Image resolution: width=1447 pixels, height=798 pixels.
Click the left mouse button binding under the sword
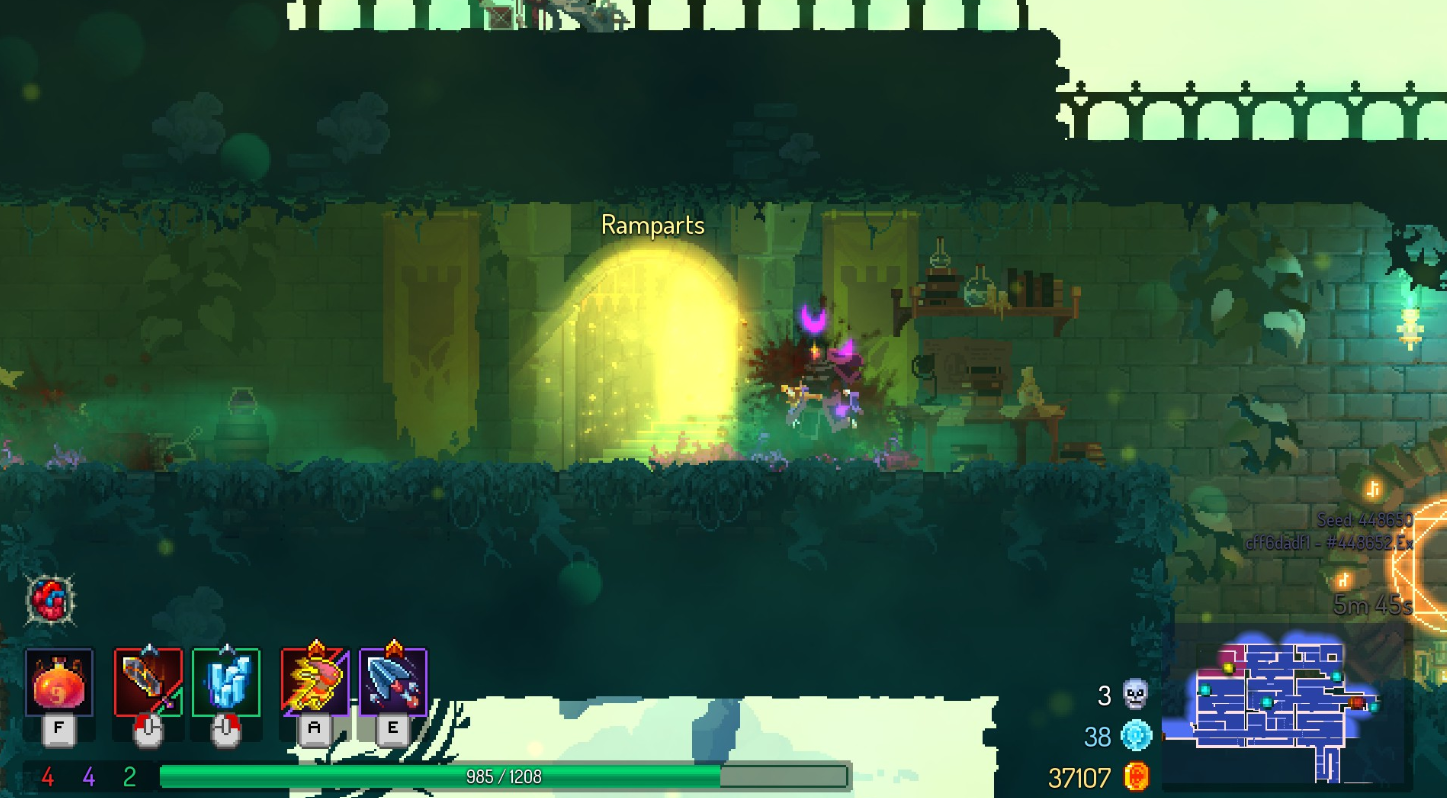[x=148, y=729]
